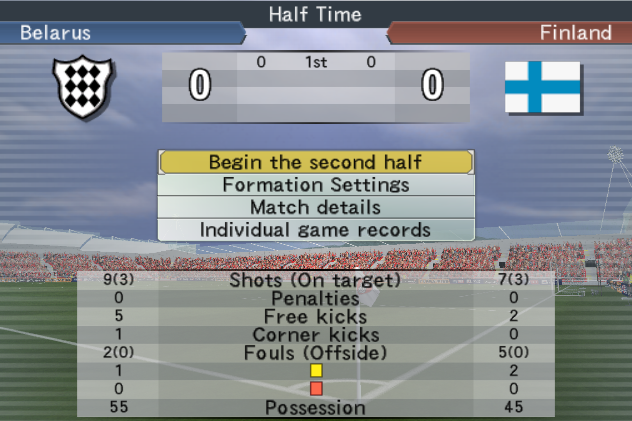The height and width of the screenshot is (421, 632).
Task: Show Individual game records
Action: point(315,229)
